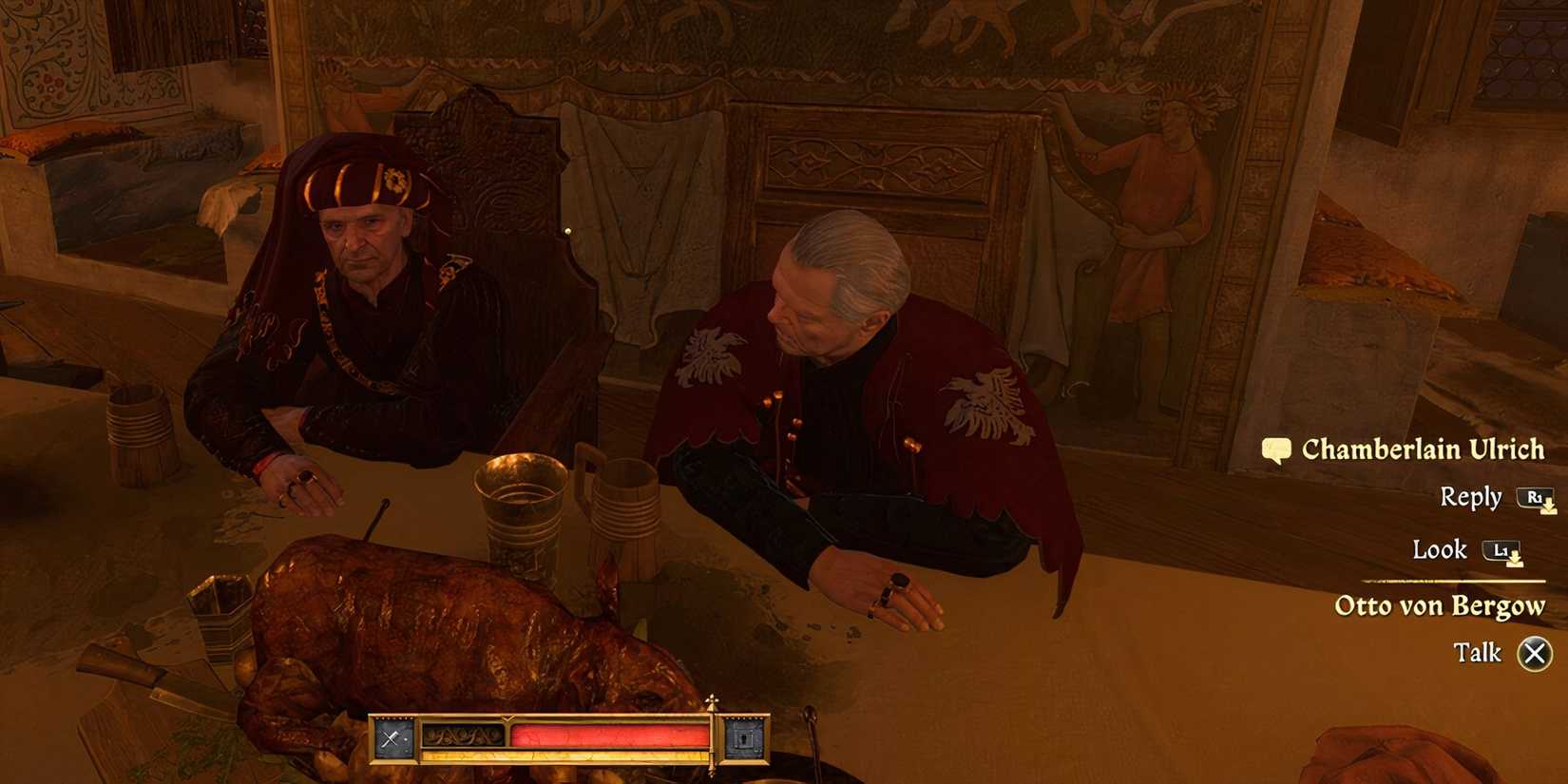Select the chevron marker atop the persuasion bar
This screenshot has height=784, width=1568.
click(x=507, y=719)
